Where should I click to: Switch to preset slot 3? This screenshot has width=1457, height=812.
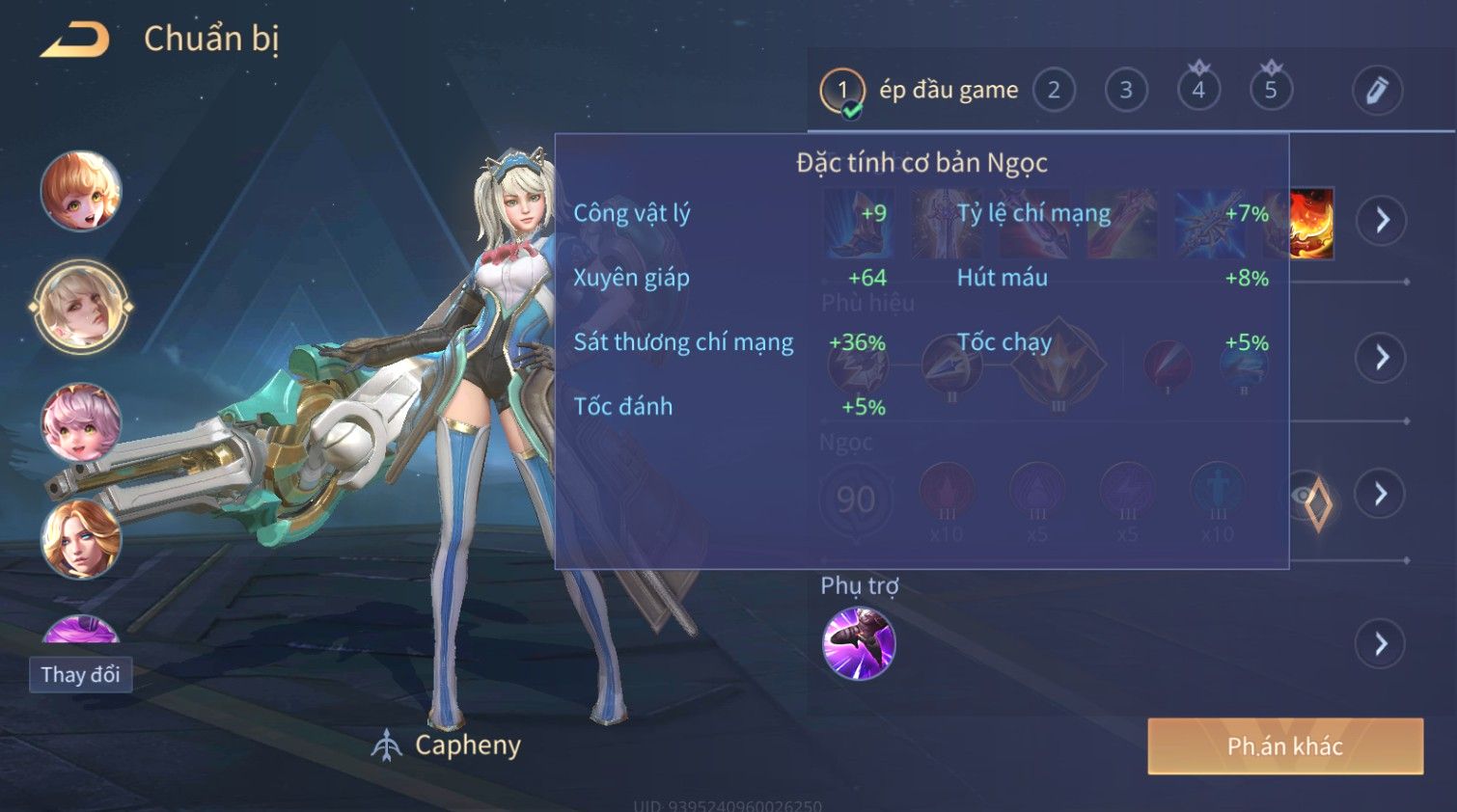[1126, 91]
